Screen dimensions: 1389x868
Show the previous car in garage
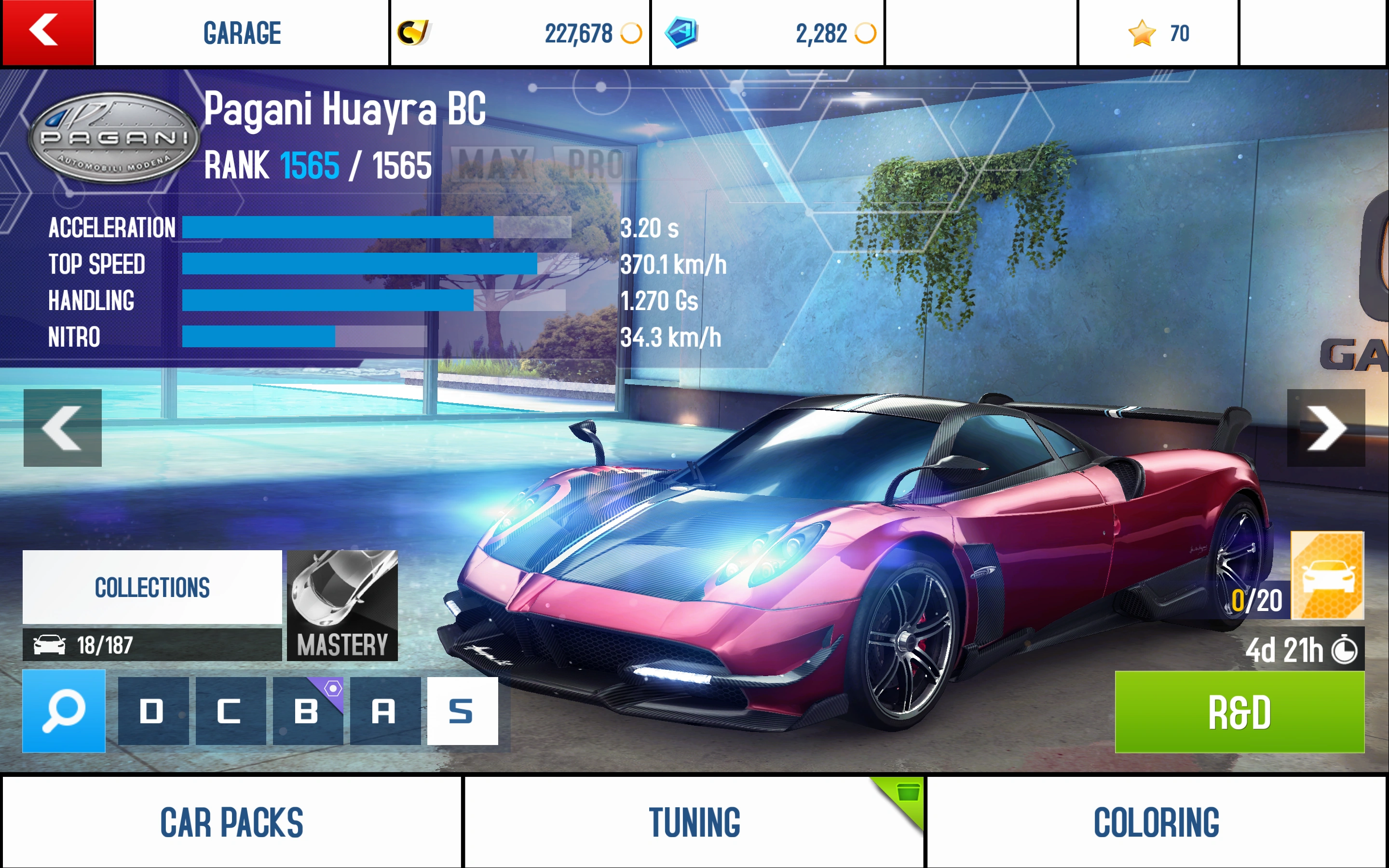point(63,428)
